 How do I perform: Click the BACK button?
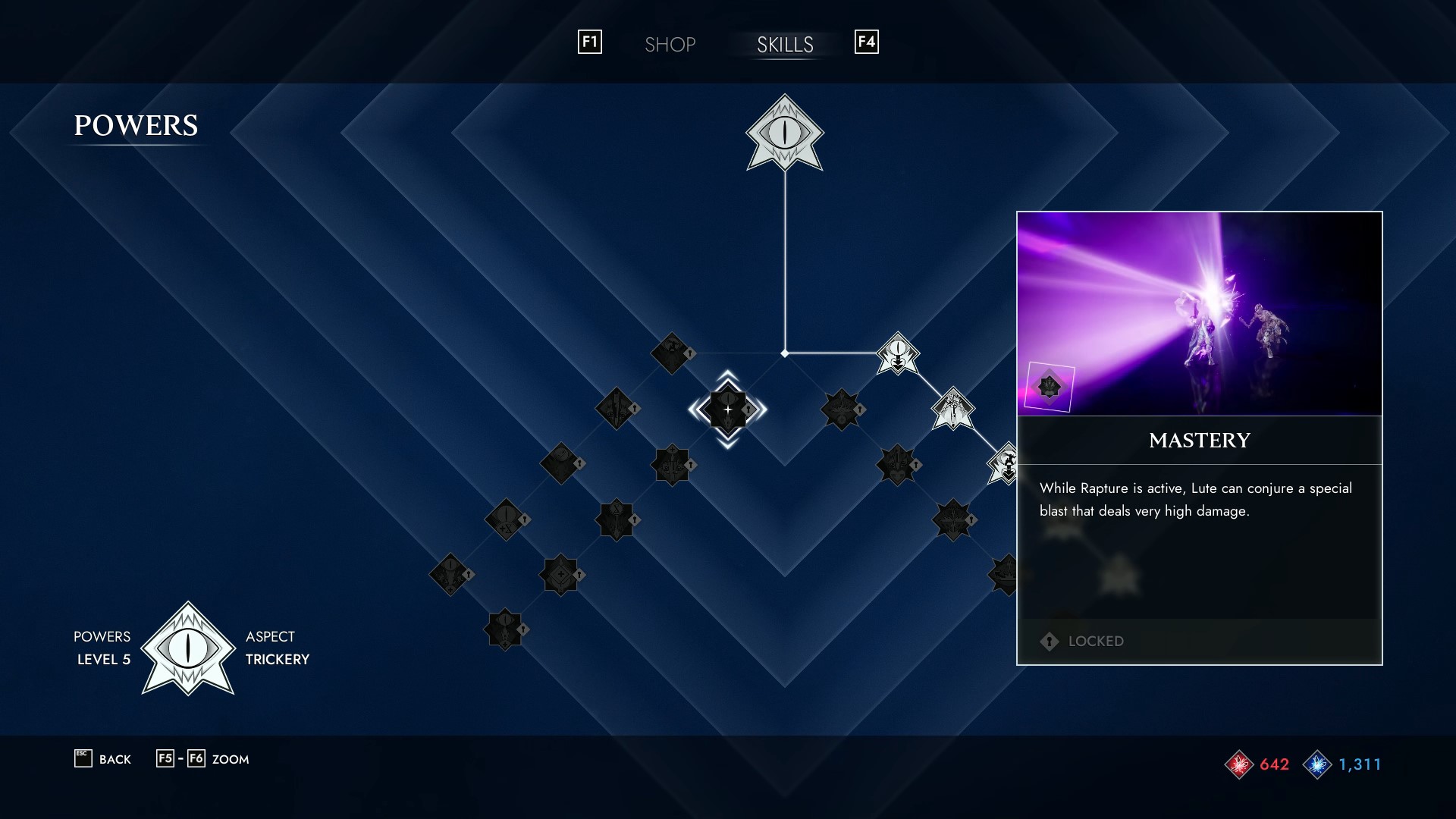coord(102,758)
